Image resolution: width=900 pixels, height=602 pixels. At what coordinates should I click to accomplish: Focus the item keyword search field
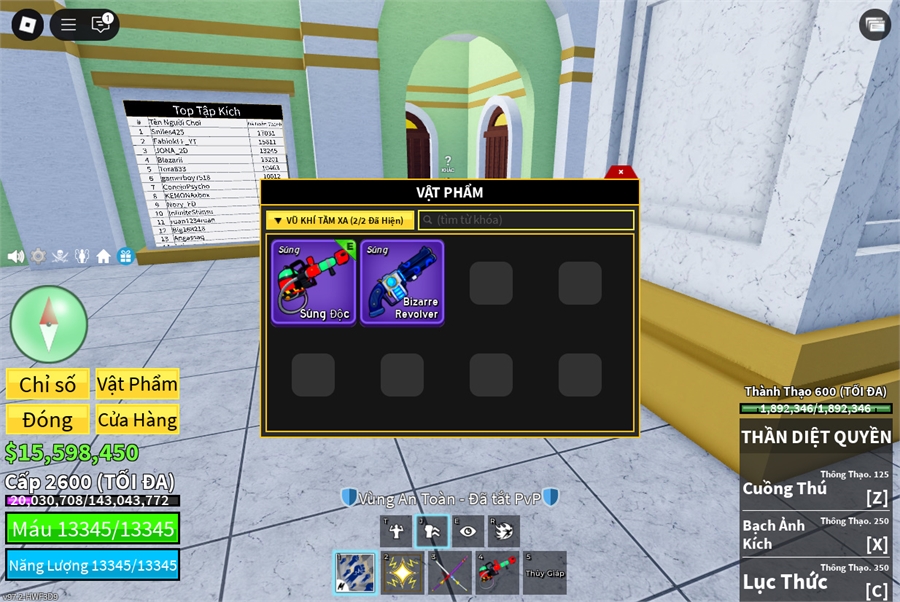[x=526, y=220]
